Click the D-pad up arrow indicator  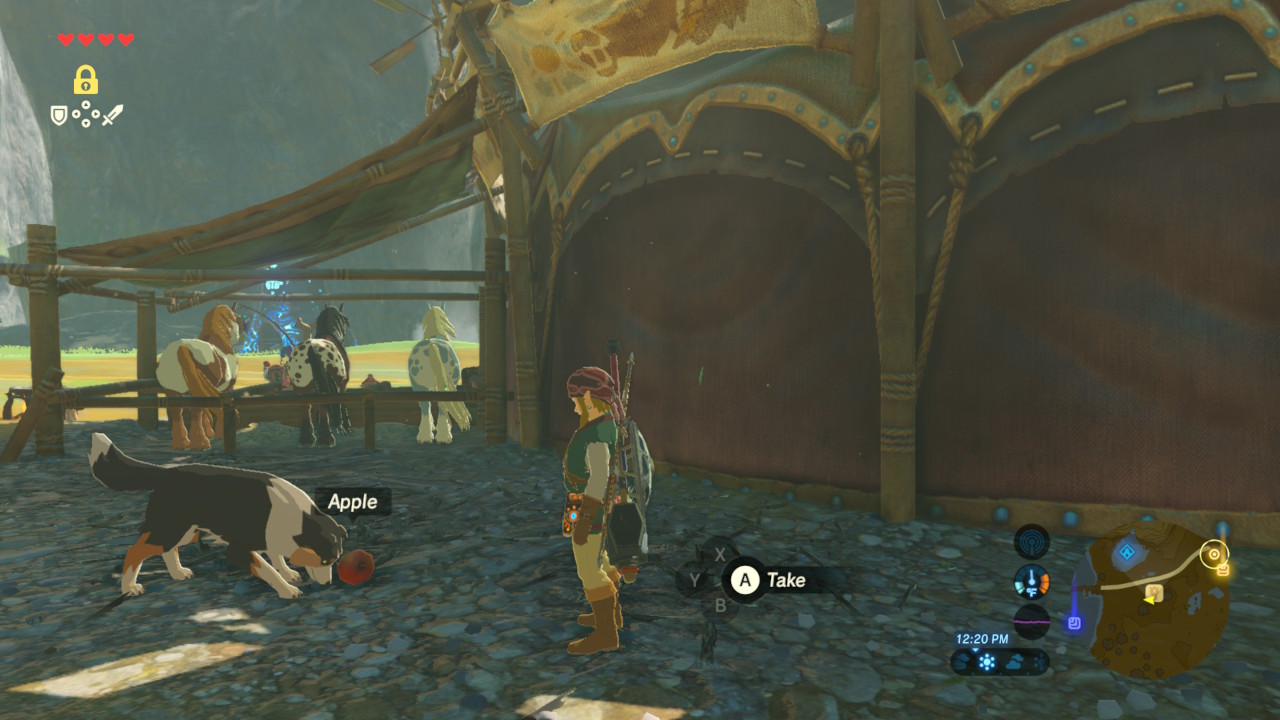[86, 104]
